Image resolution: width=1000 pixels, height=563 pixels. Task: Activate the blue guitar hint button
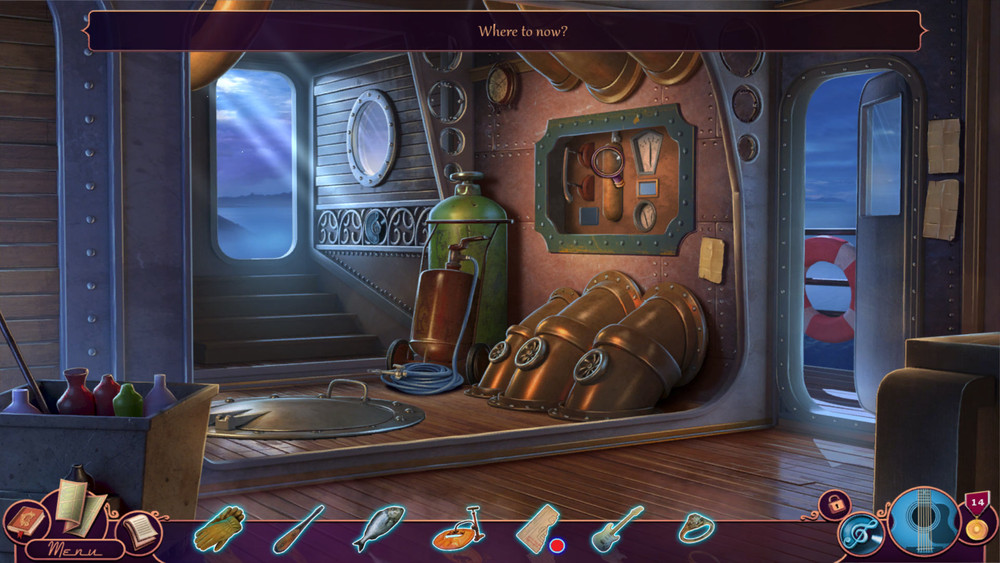[x=924, y=523]
